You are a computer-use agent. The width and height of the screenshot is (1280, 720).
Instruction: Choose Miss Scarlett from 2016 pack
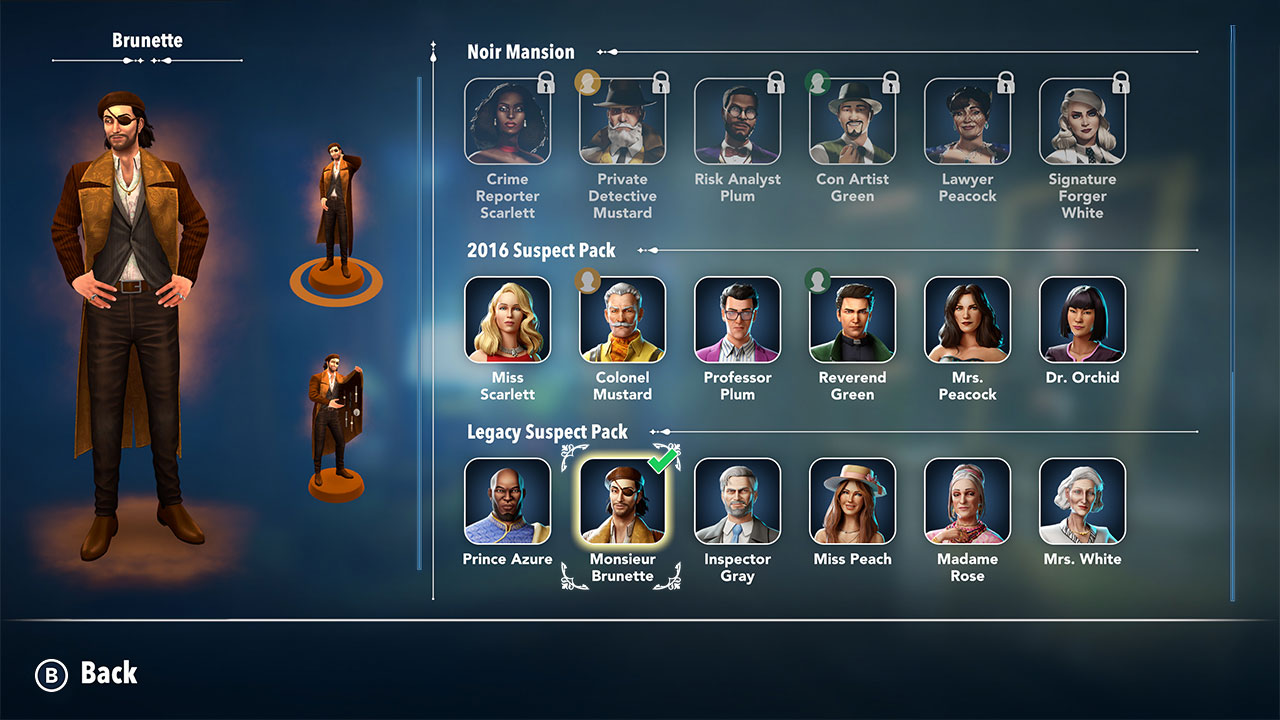tap(507, 320)
